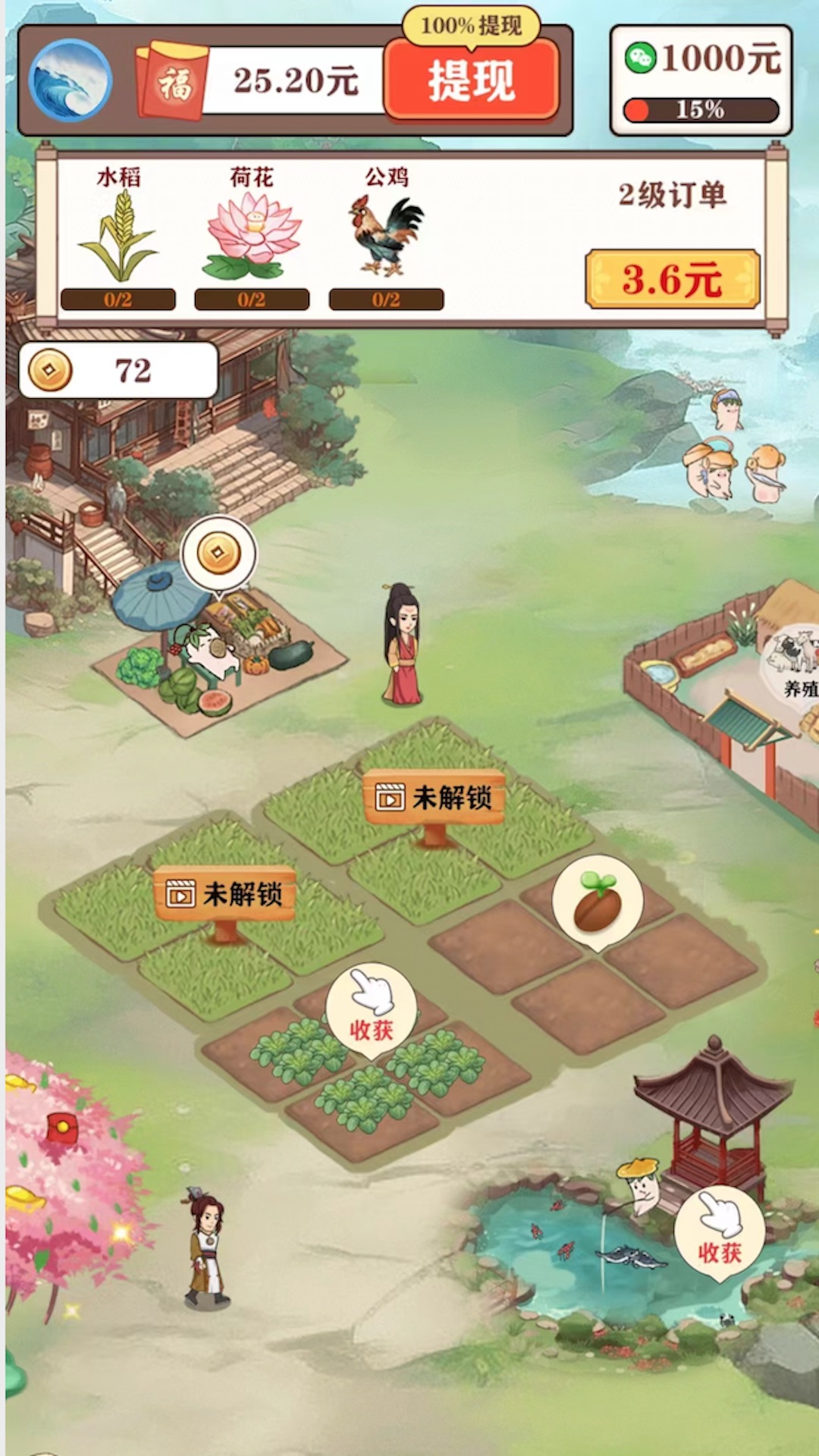
Task: Harvest the fish pond via 收获 bubble
Action: pos(719,1232)
